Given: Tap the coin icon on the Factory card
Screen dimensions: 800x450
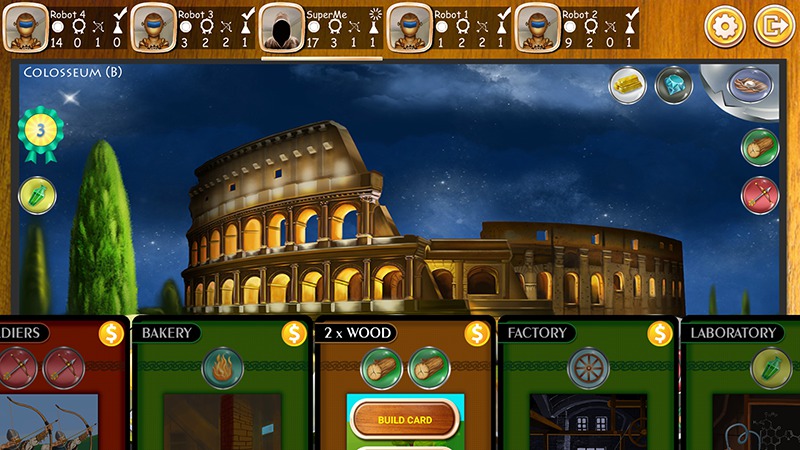Looking at the screenshot, I should tap(660, 333).
